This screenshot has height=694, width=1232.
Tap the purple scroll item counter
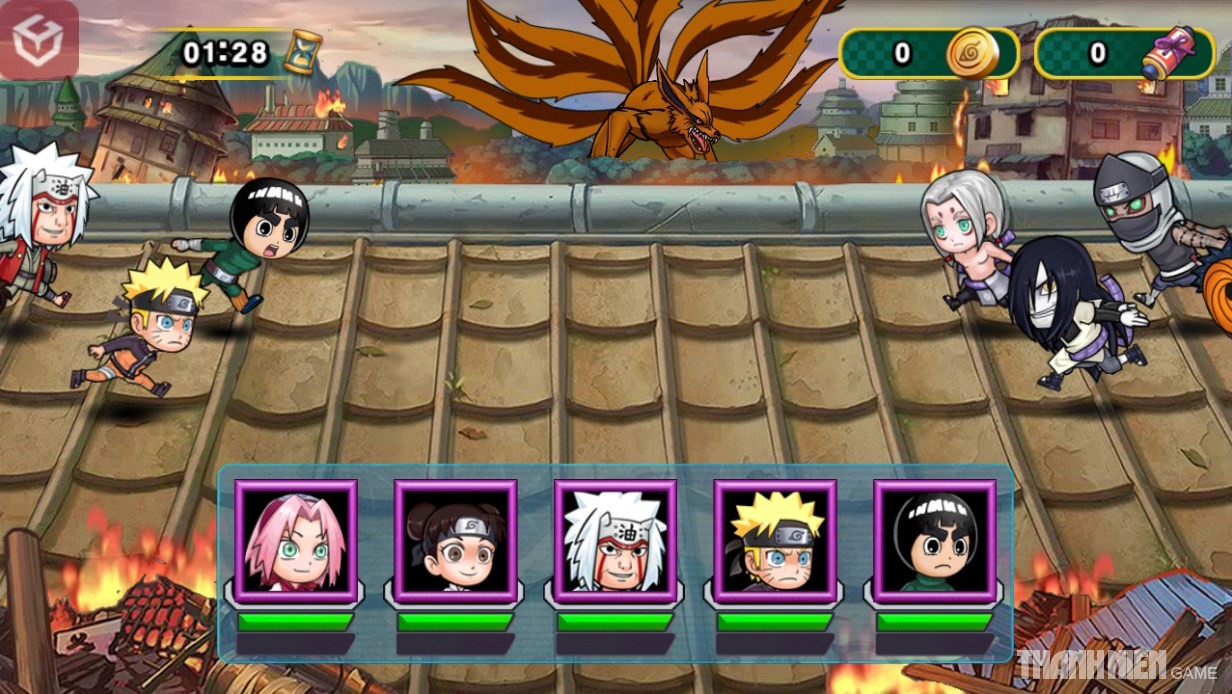click(x=1124, y=53)
